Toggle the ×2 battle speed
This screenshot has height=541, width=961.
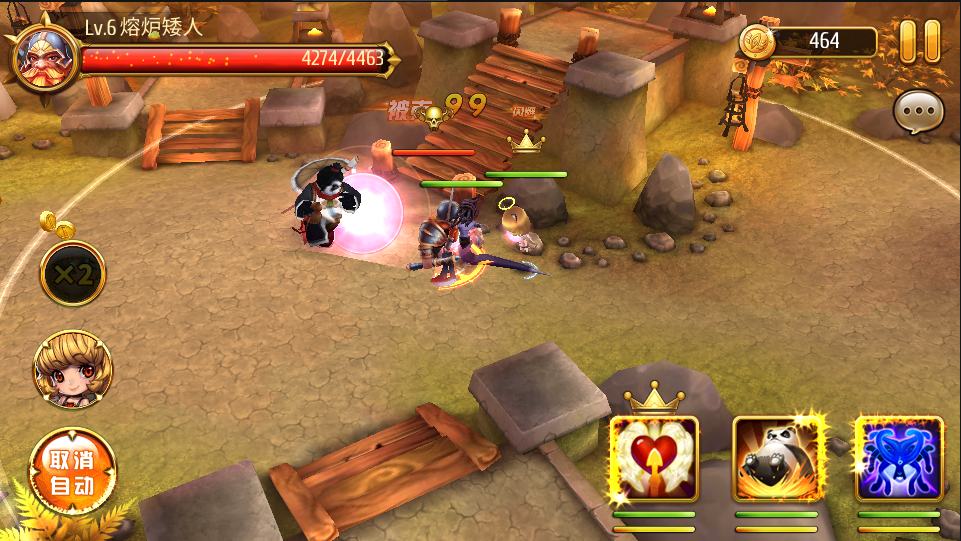coord(73,274)
